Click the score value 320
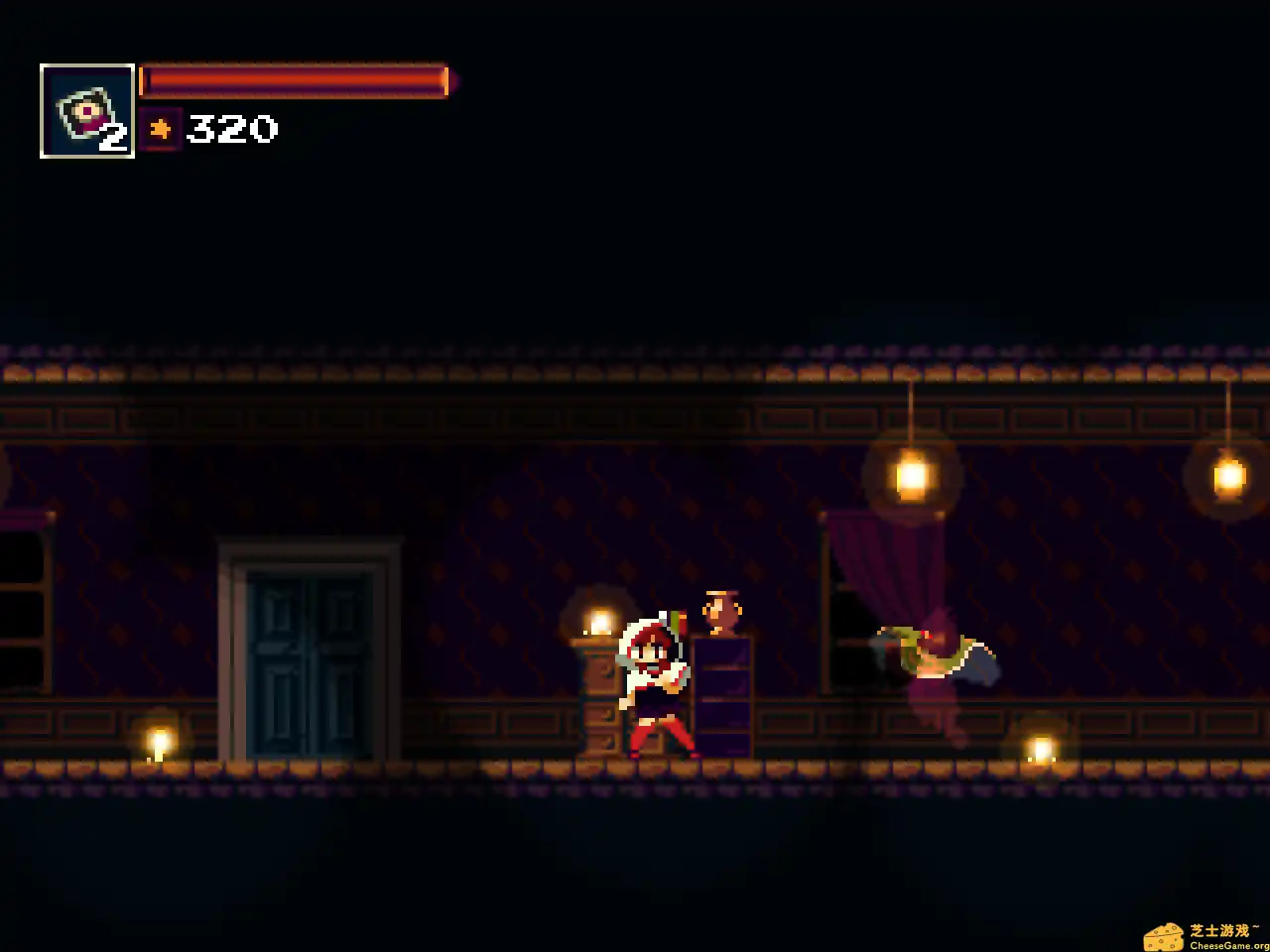Screen dimensions: 1270x952 point(232,129)
